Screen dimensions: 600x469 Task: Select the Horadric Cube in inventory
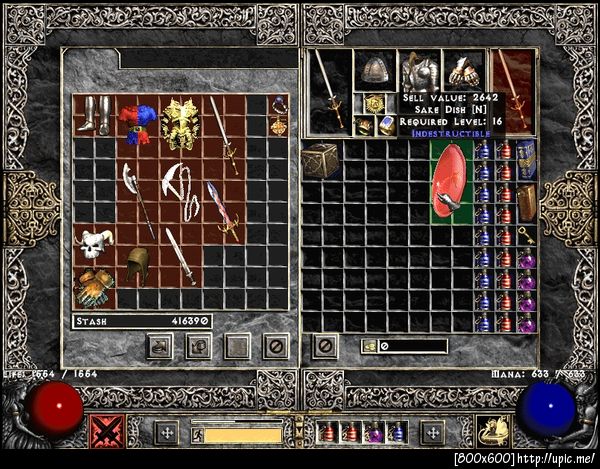[321, 160]
